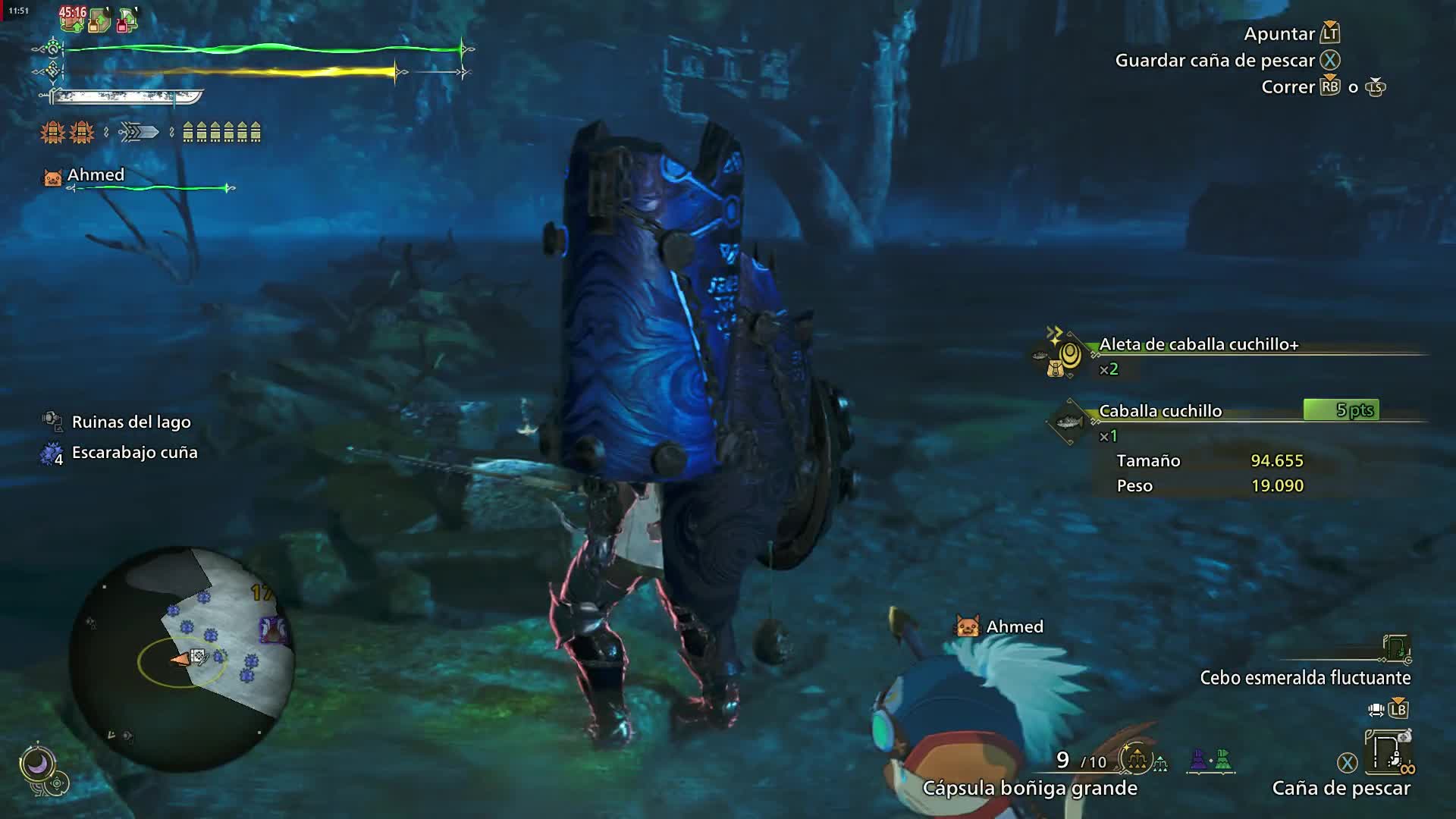Click the Ruinas del lago location icon

click(52, 421)
